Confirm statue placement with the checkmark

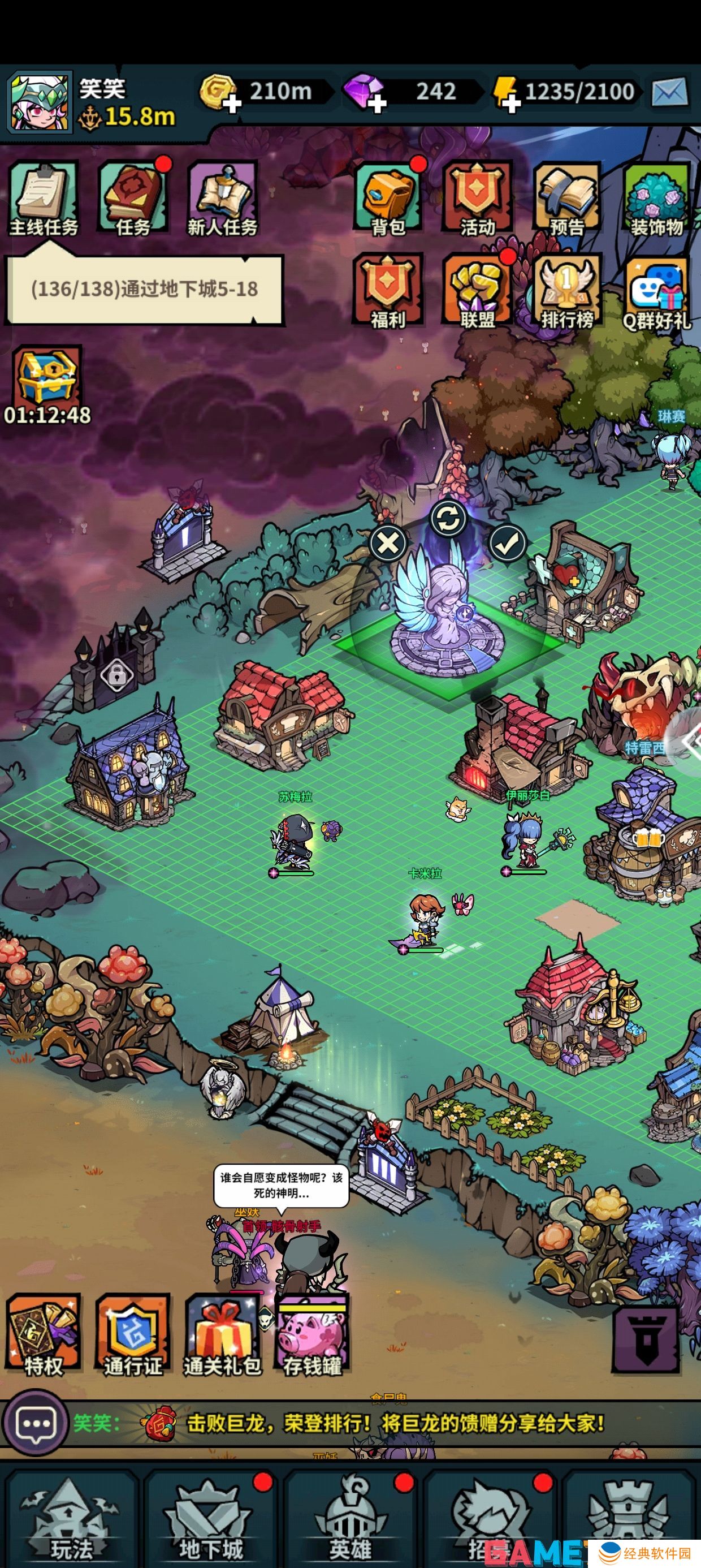(x=508, y=543)
